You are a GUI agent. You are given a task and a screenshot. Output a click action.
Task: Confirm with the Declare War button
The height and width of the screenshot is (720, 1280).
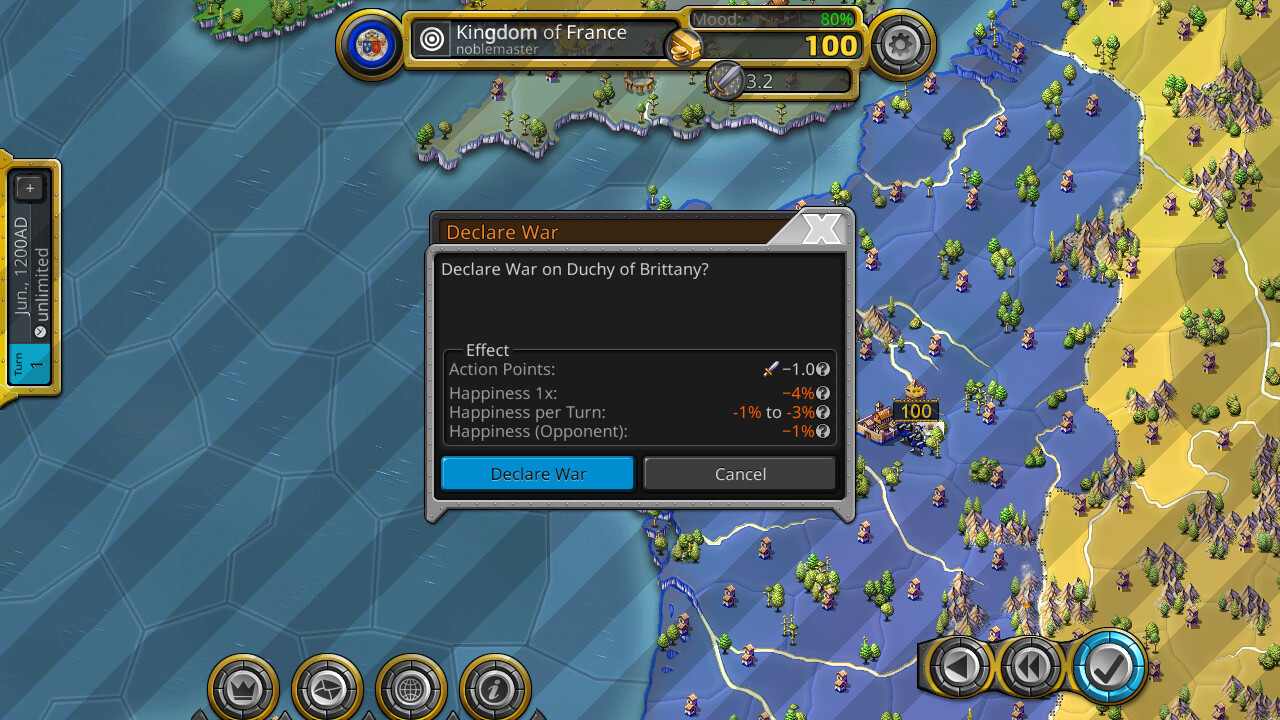pos(537,473)
